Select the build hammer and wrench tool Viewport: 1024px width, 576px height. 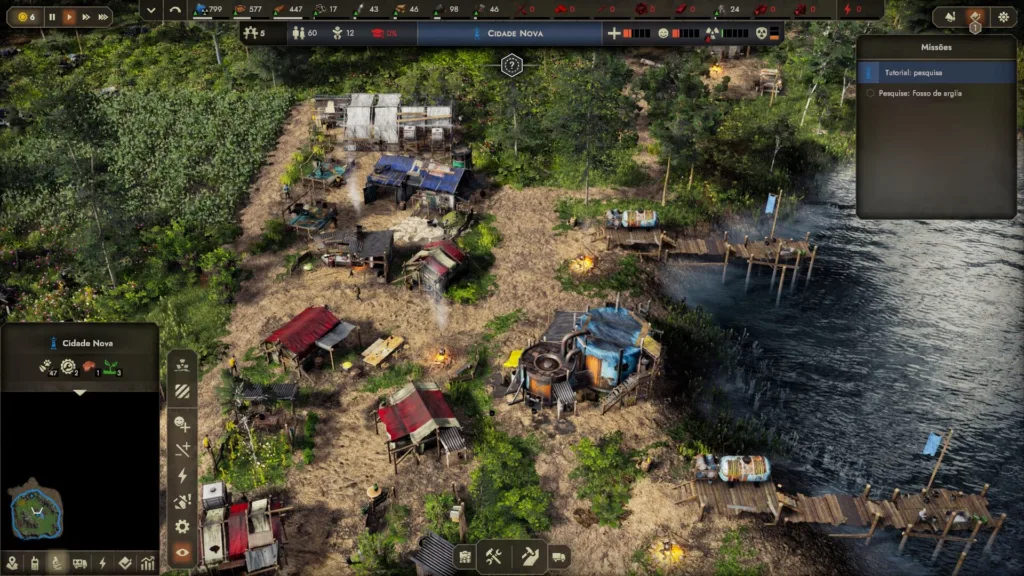point(493,557)
